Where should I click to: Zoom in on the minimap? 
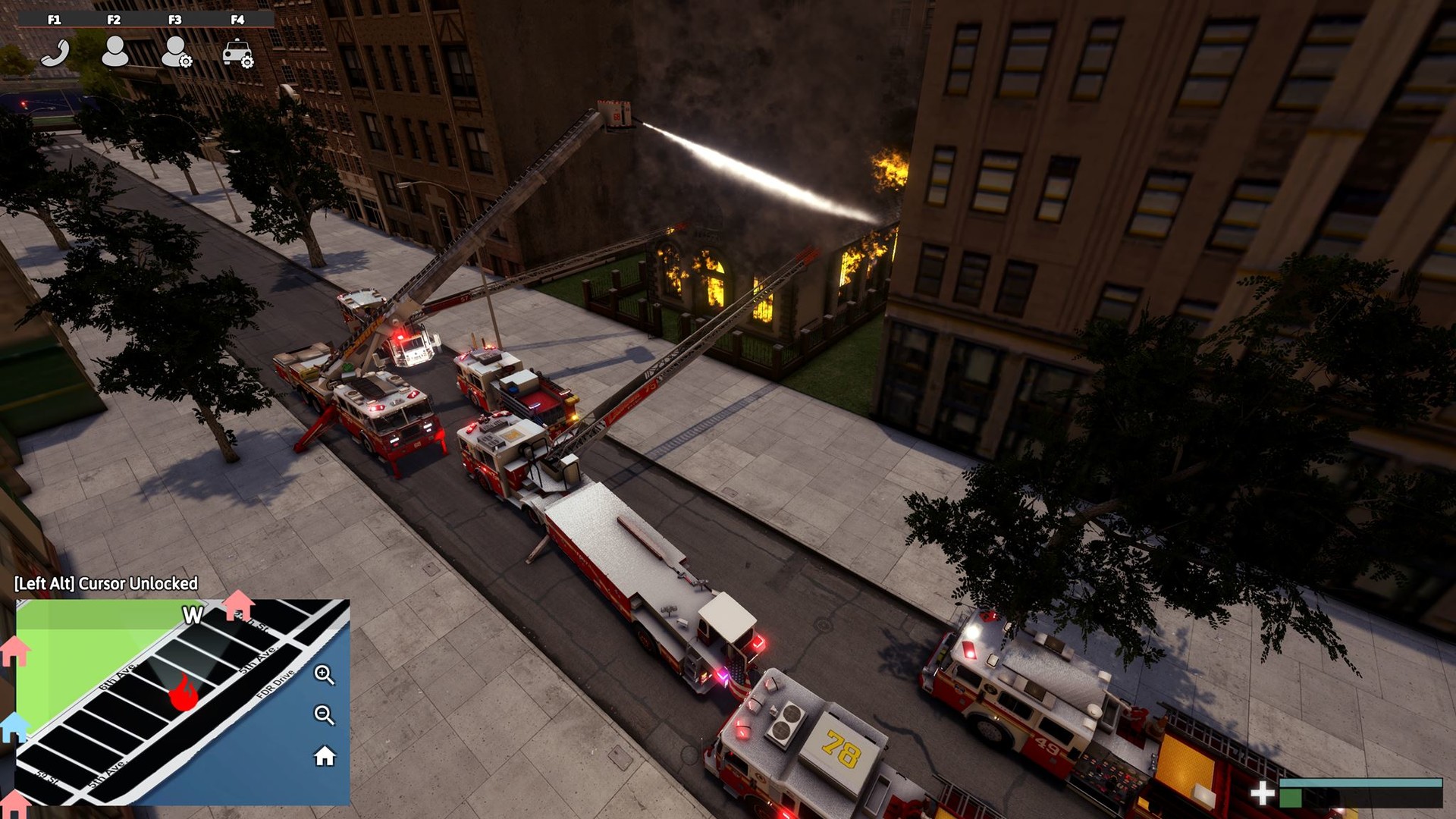324,674
